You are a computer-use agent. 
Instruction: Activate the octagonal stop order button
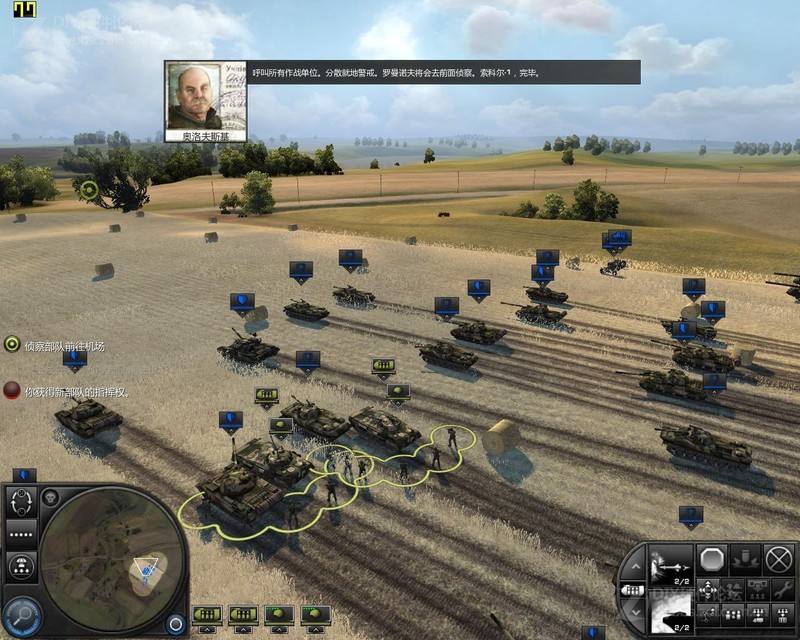[712, 559]
